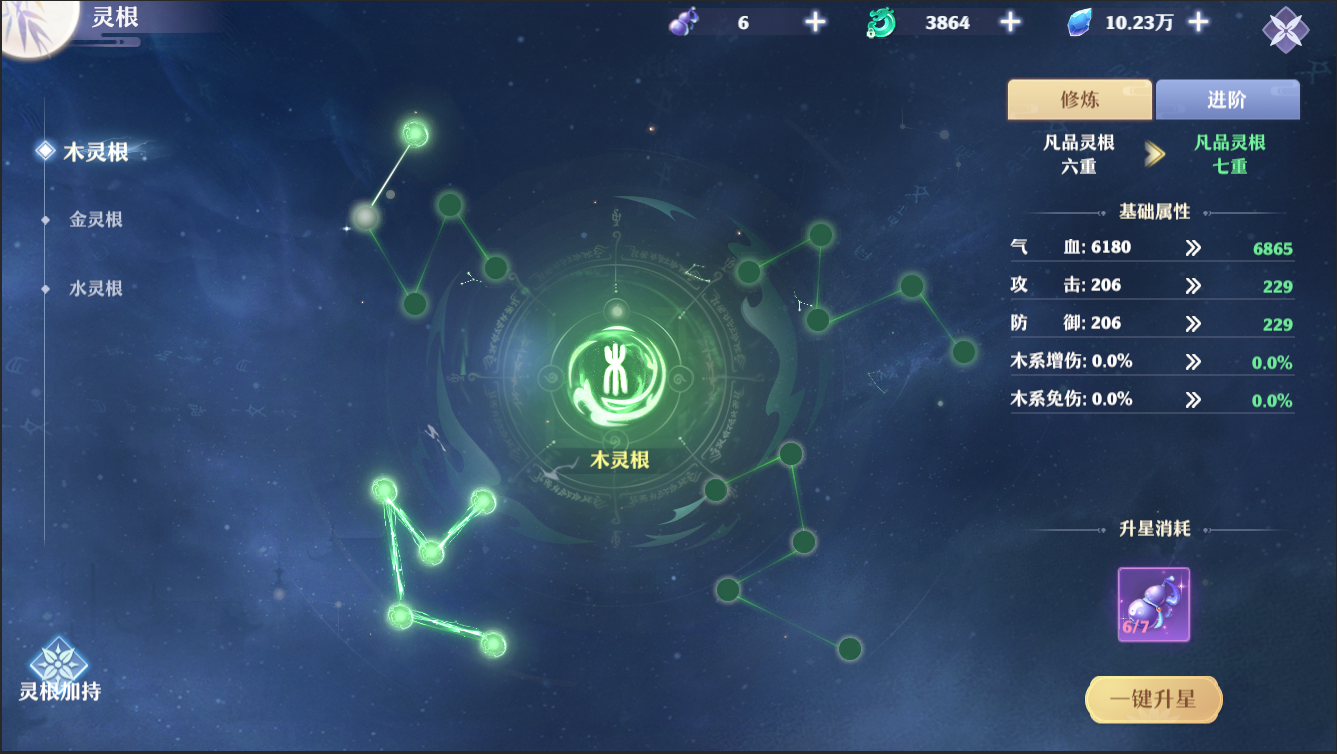Switch to the 进阶 tab
This screenshot has height=754, width=1337.
[x=1227, y=99]
